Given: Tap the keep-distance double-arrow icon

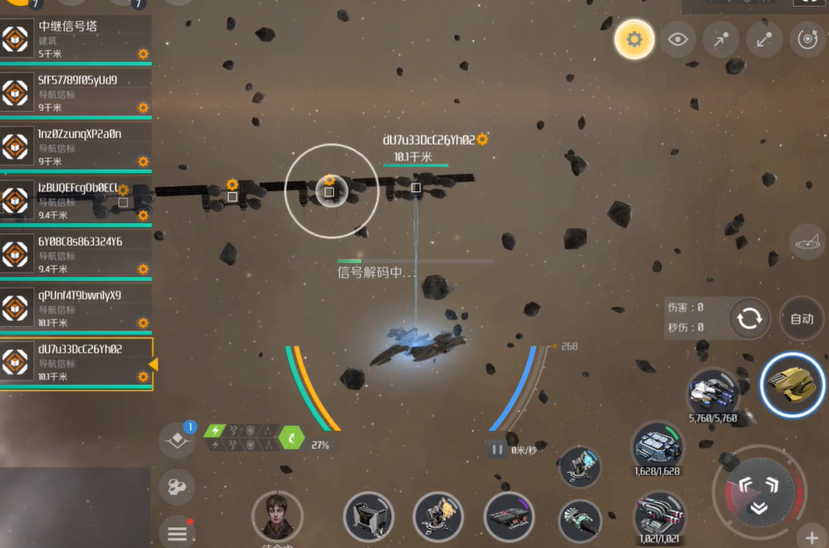Looking at the screenshot, I should 764,40.
